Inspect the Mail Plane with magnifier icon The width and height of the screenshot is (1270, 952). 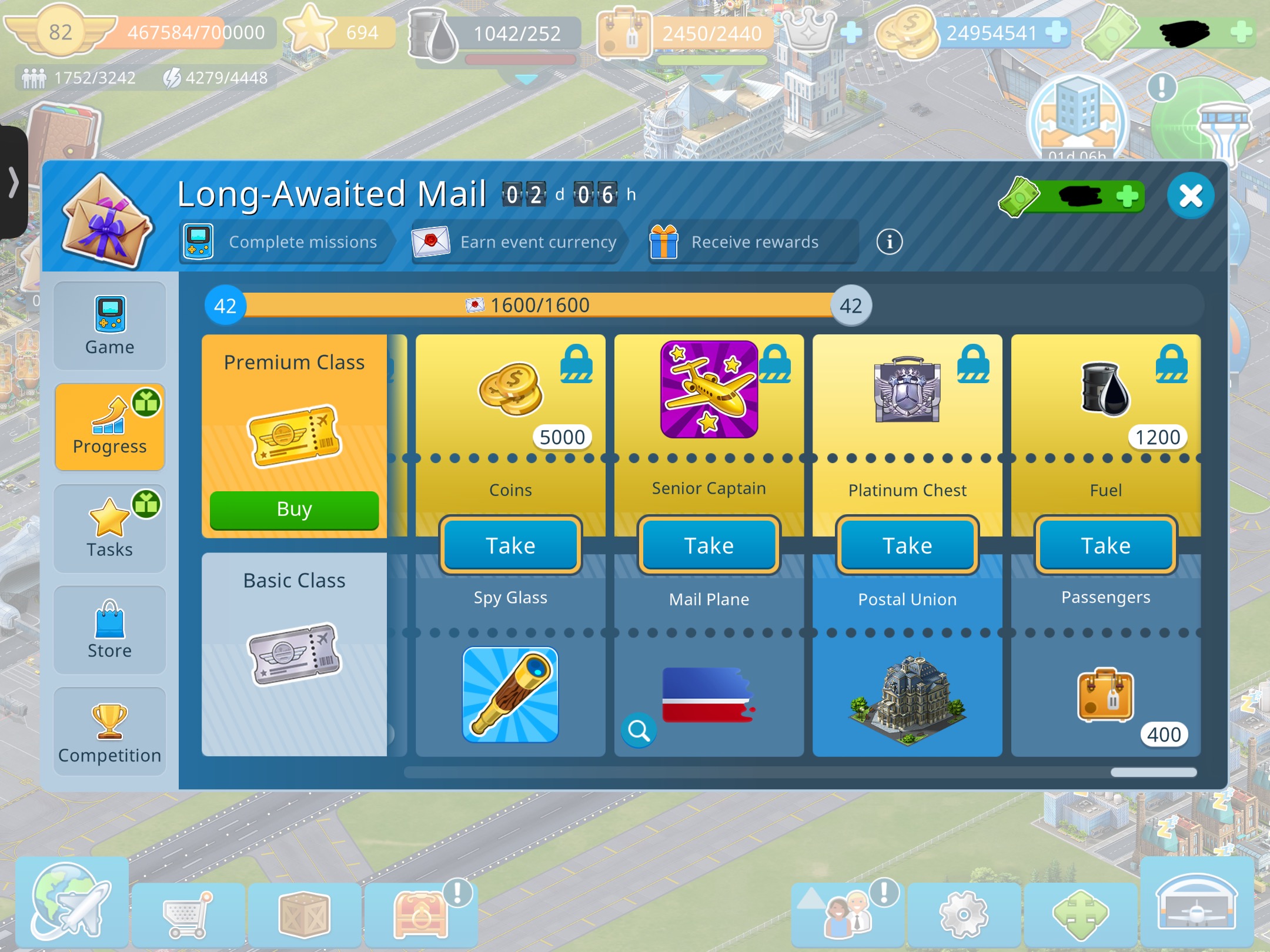tap(639, 730)
